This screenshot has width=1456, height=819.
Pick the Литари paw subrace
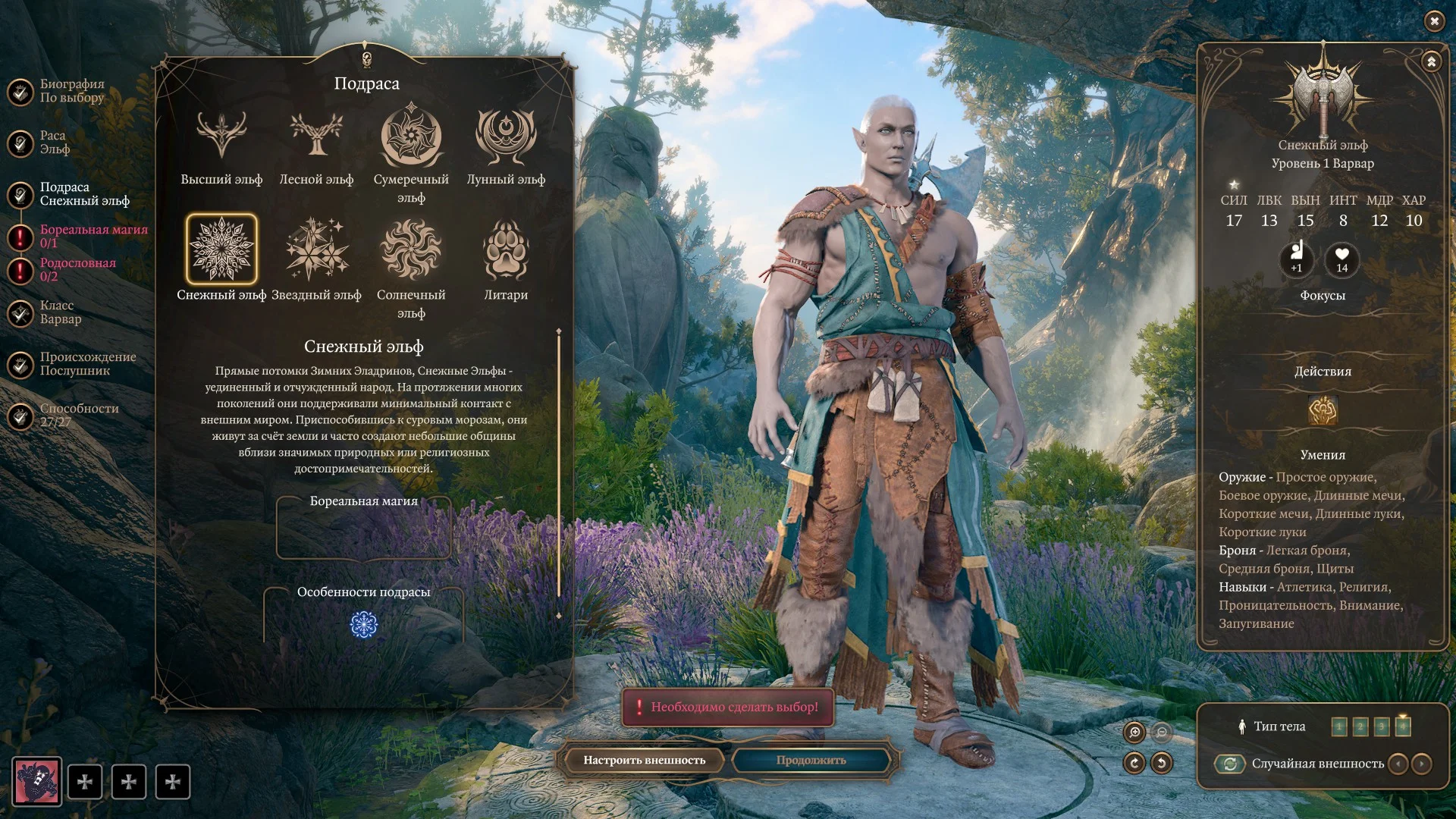506,250
